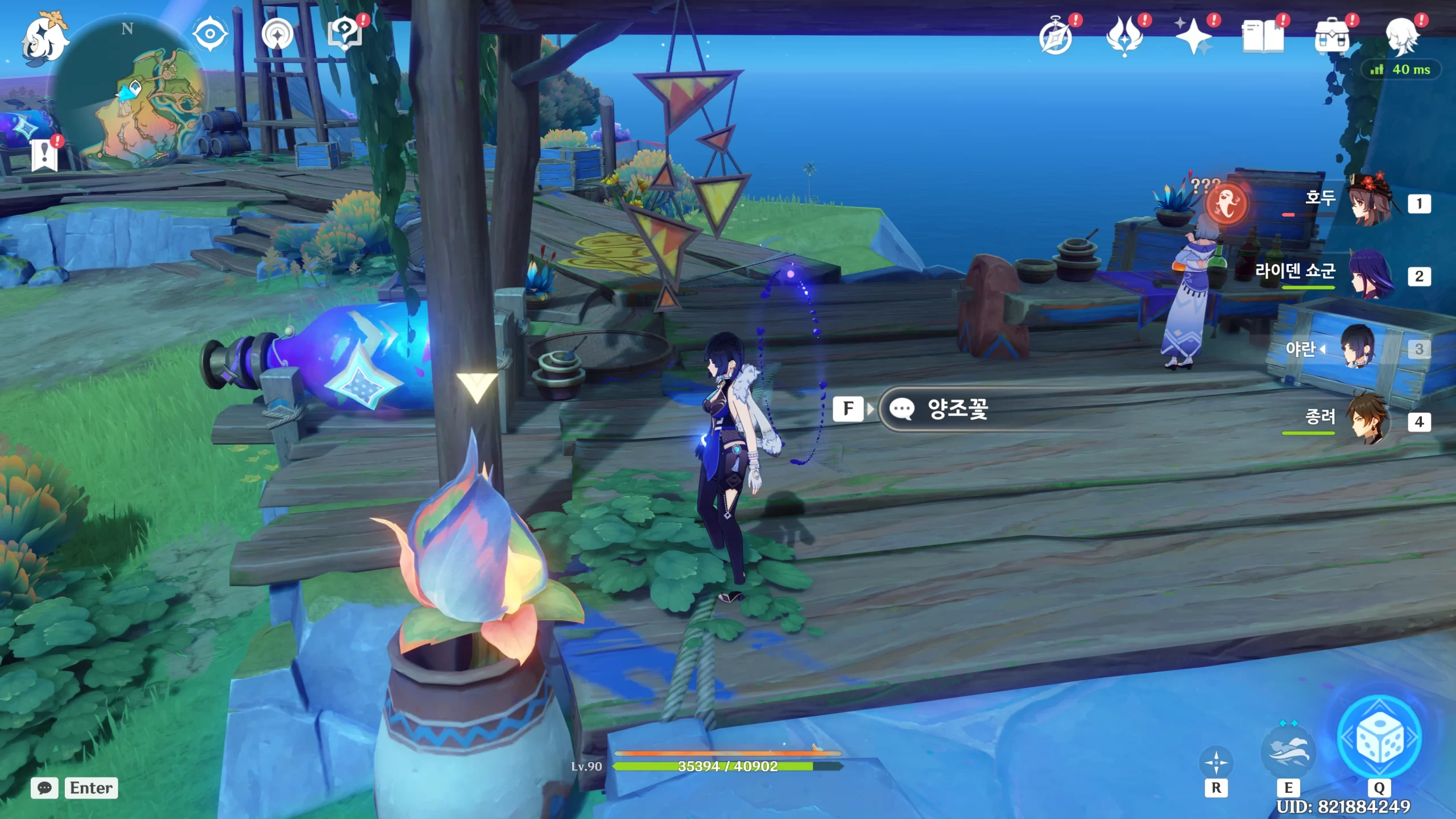1456x819 pixels.
Task: Toggle the elemental sight eye icon
Action: [x=210, y=34]
